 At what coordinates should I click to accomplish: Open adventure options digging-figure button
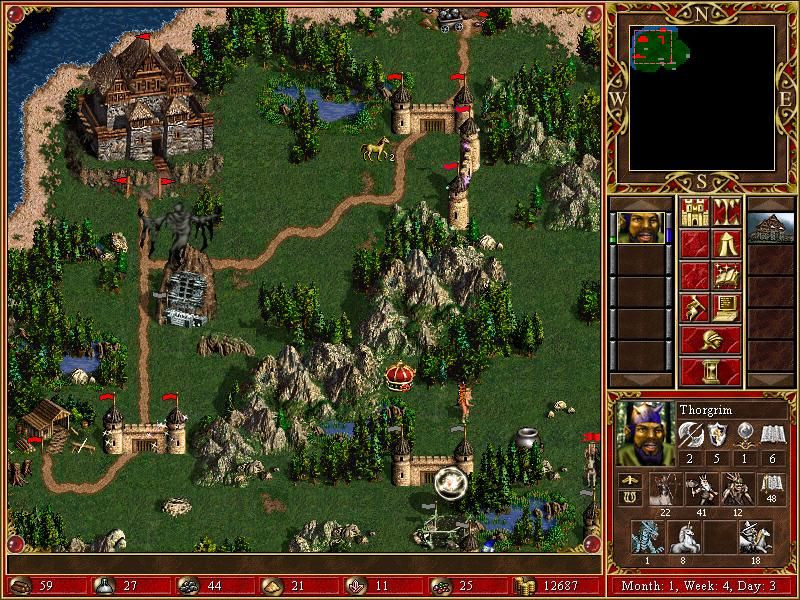click(x=694, y=306)
